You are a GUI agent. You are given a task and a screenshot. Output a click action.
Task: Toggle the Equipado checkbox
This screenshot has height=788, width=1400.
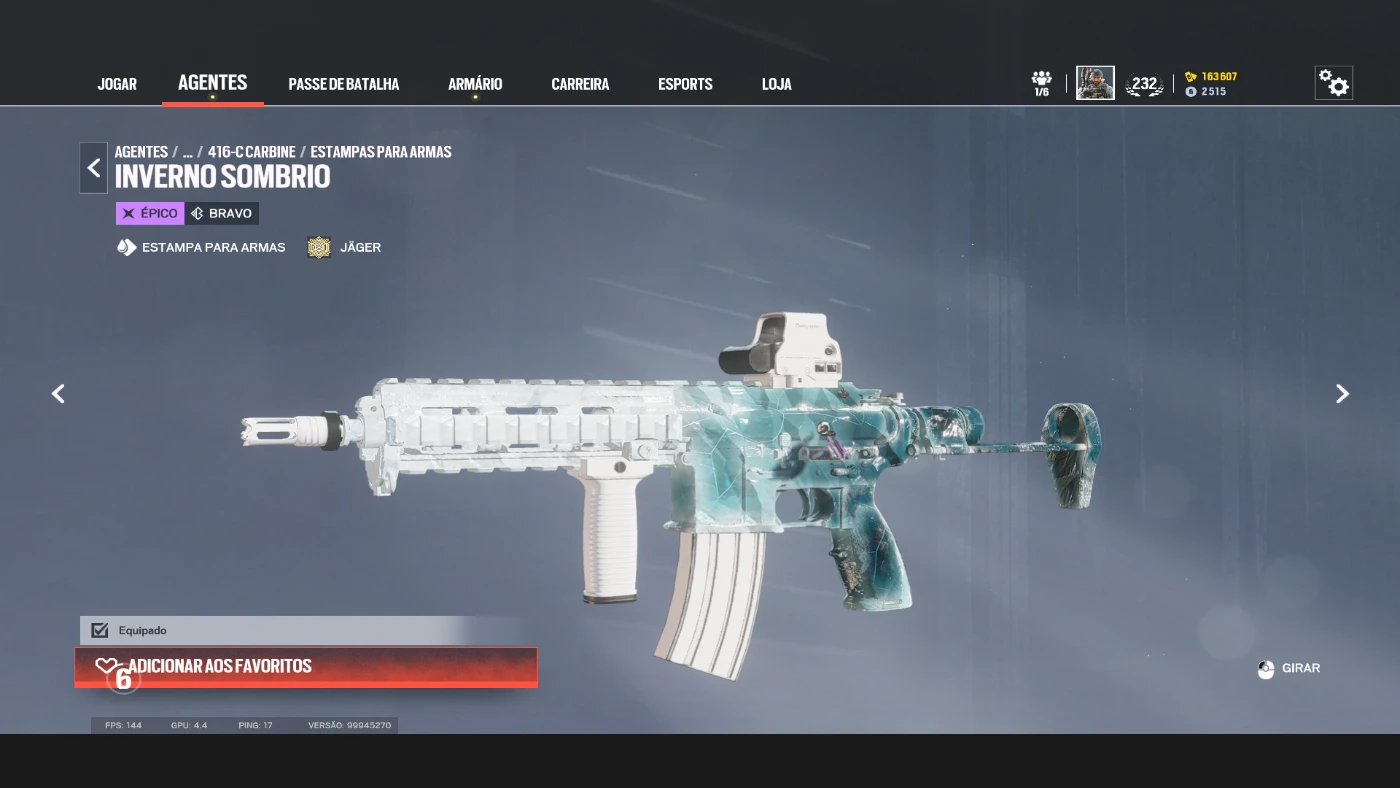[x=100, y=630]
